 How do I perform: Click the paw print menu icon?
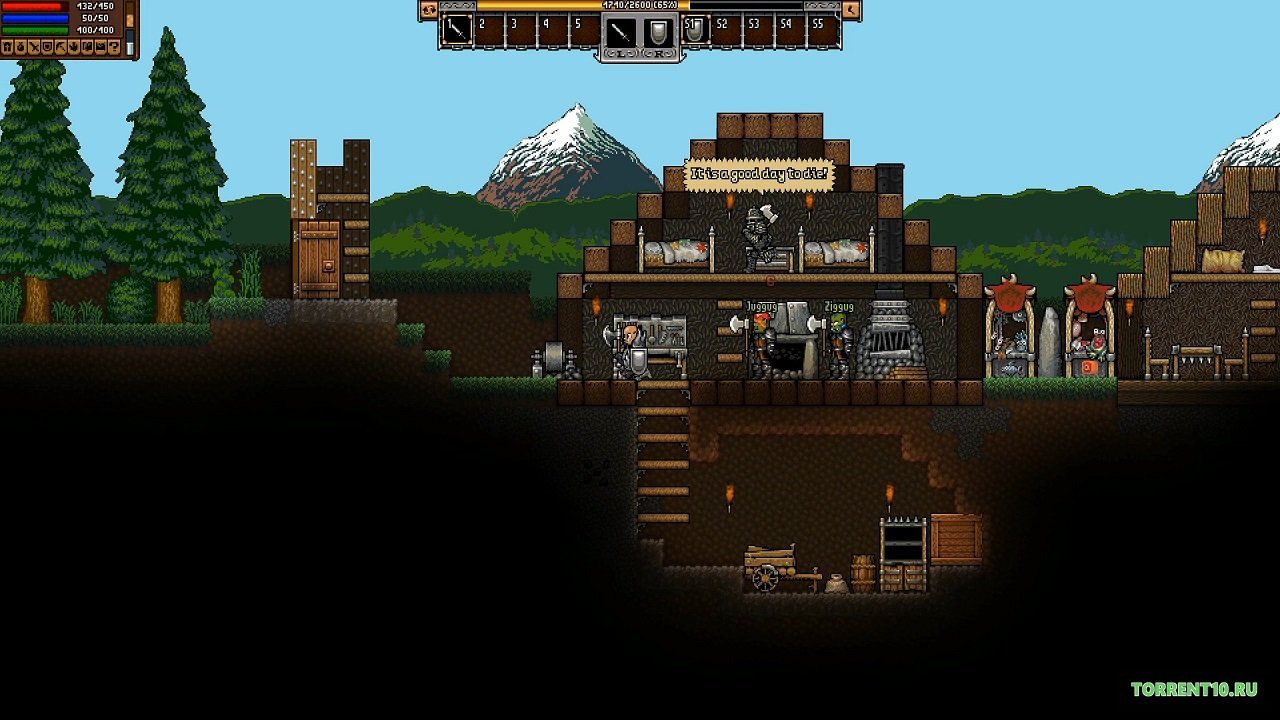click(x=74, y=47)
